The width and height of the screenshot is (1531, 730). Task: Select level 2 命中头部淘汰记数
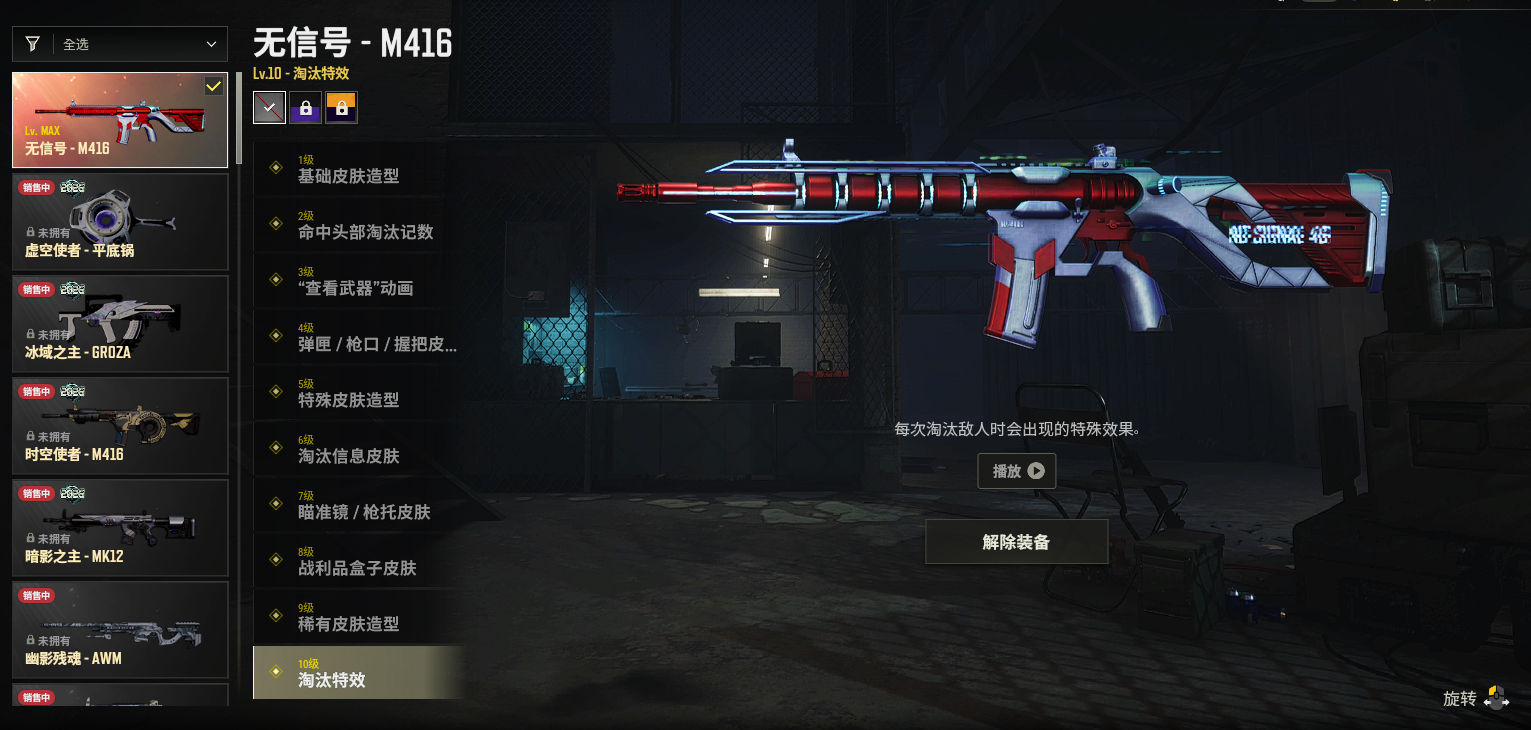(358, 225)
